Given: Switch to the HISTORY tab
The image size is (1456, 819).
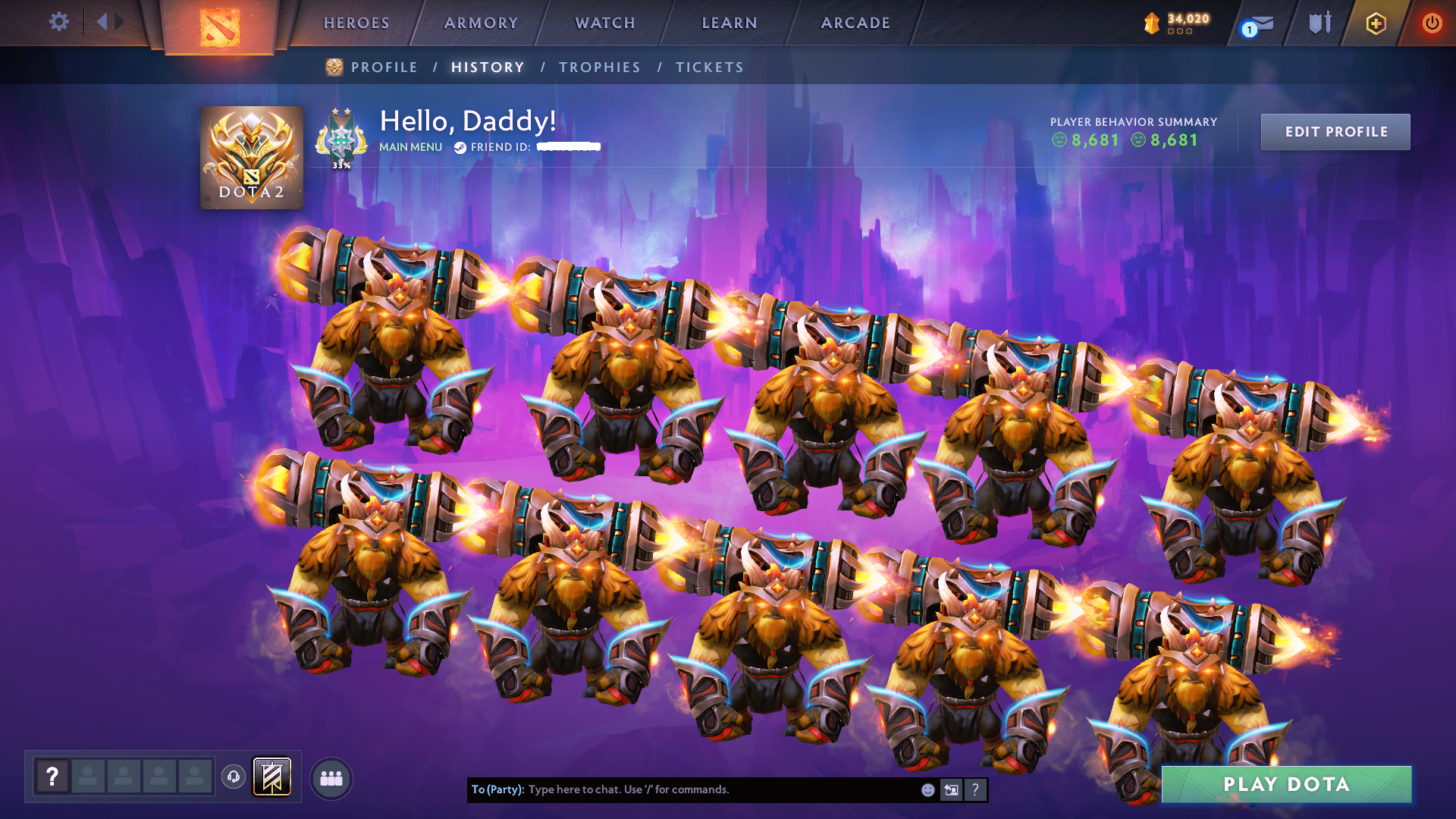Looking at the screenshot, I should (488, 67).
